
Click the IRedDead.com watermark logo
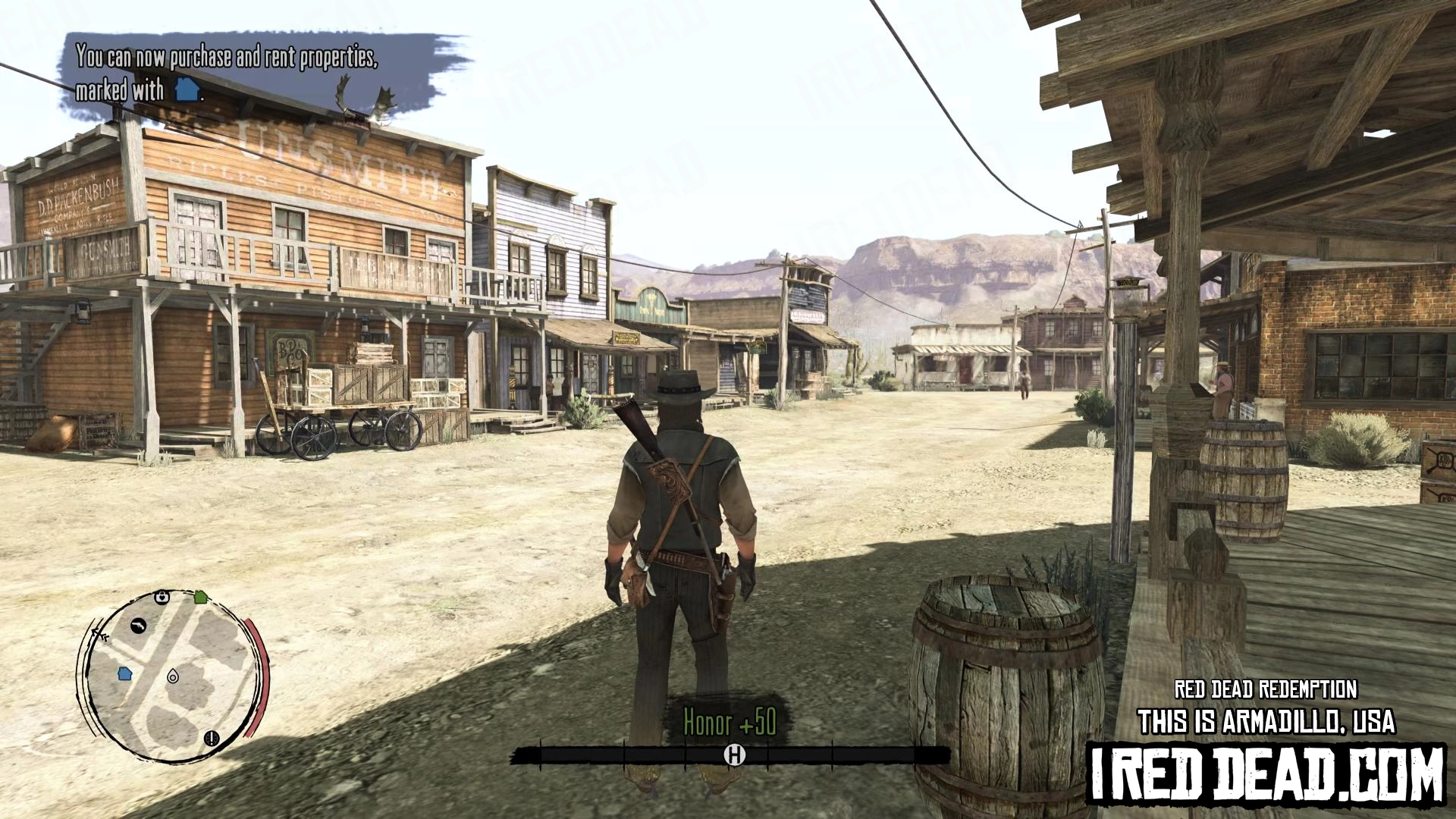1266,773
